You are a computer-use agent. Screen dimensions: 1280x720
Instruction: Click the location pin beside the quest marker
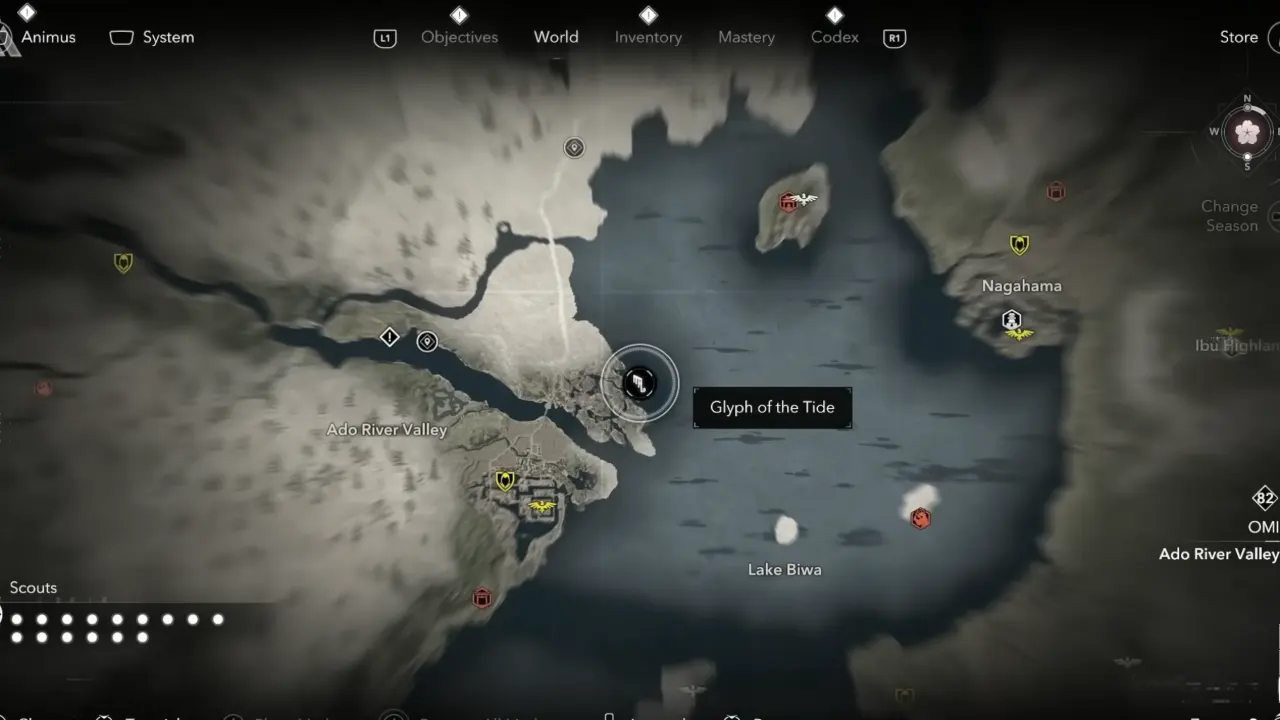[427, 341]
